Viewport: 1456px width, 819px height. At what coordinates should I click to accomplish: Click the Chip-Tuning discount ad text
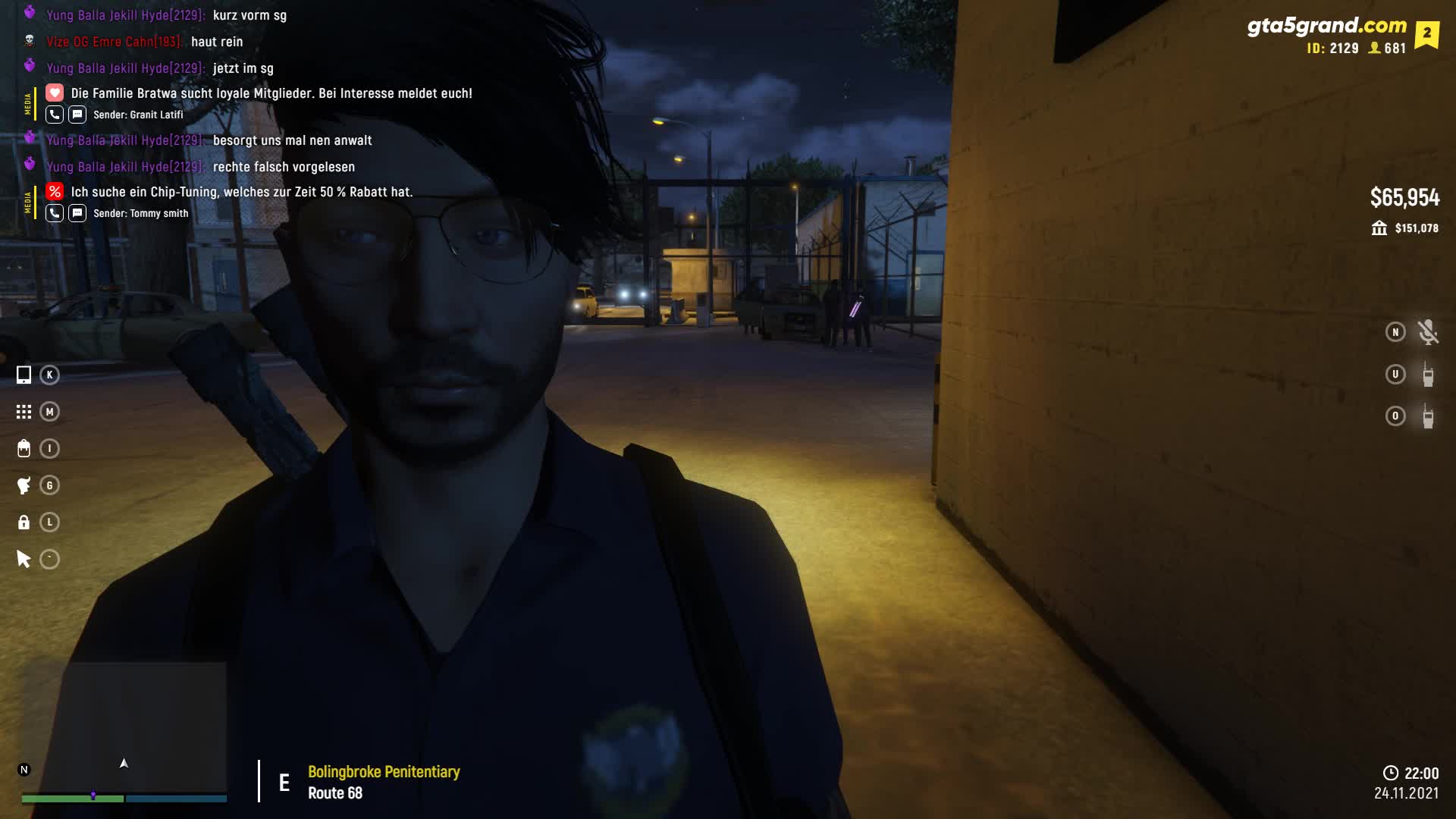(241, 192)
